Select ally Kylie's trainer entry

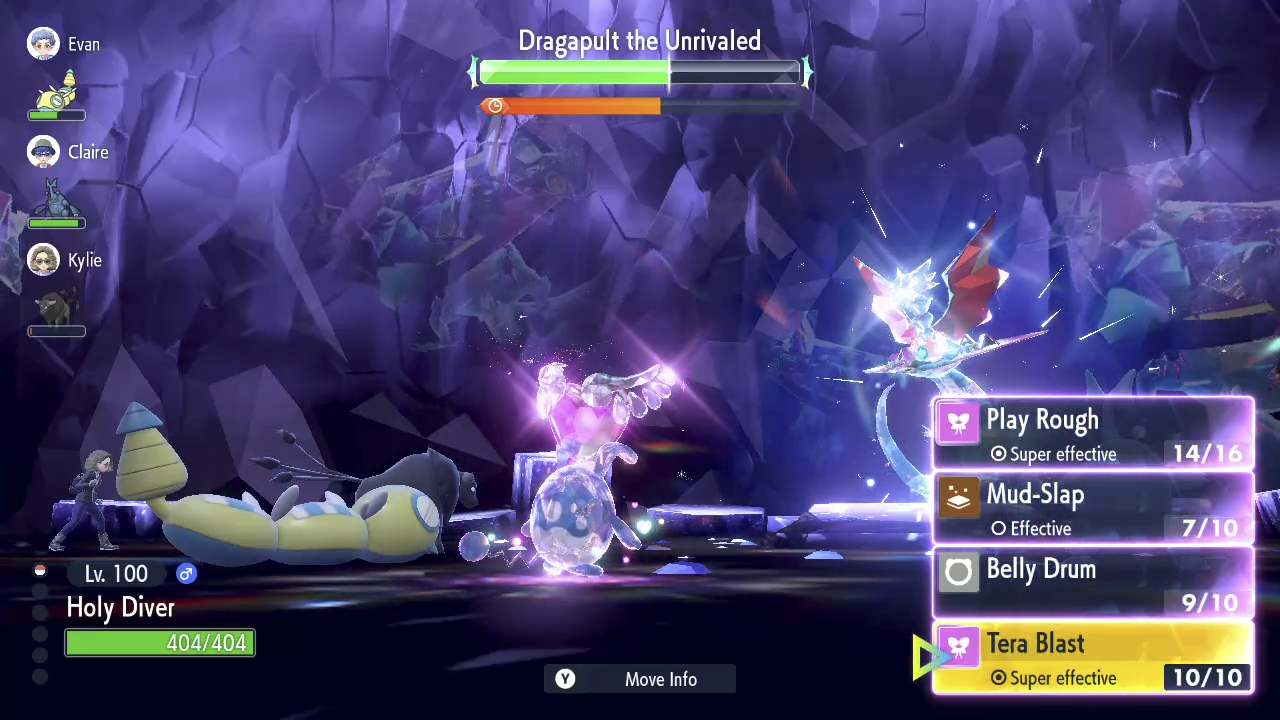tap(65, 260)
